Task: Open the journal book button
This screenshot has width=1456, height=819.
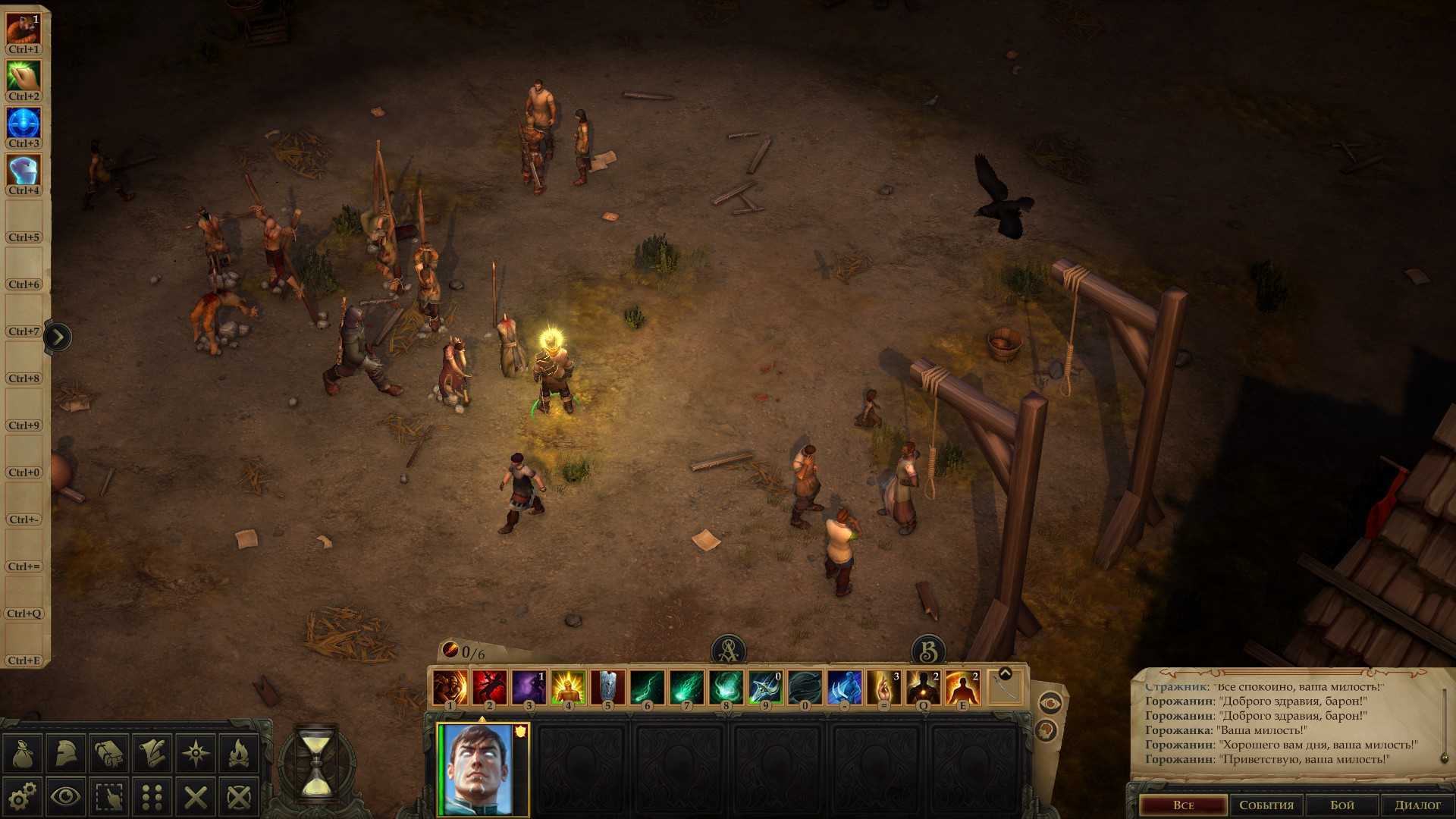Action: [109, 753]
